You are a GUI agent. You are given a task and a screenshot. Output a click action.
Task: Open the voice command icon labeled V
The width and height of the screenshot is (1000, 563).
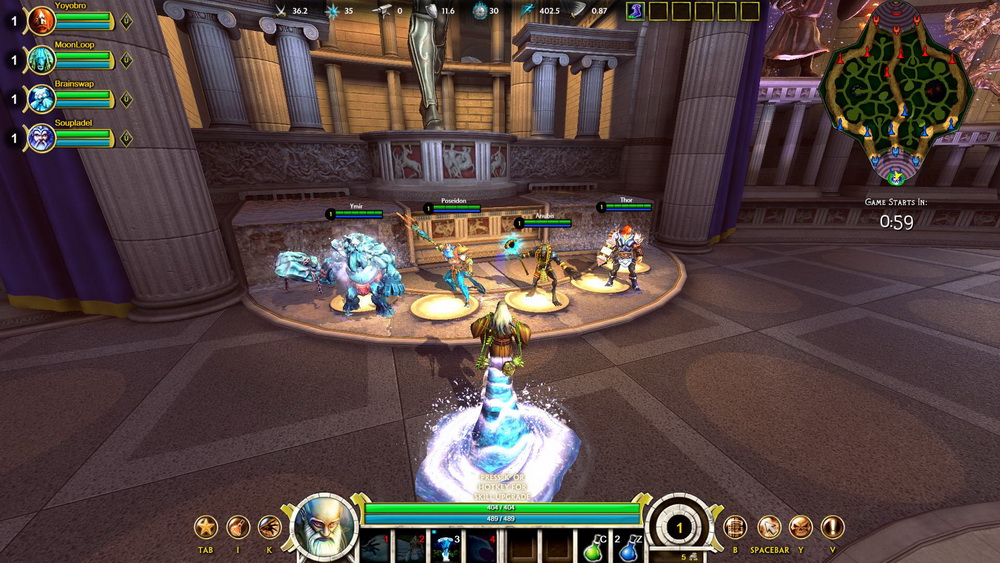(x=832, y=527)
